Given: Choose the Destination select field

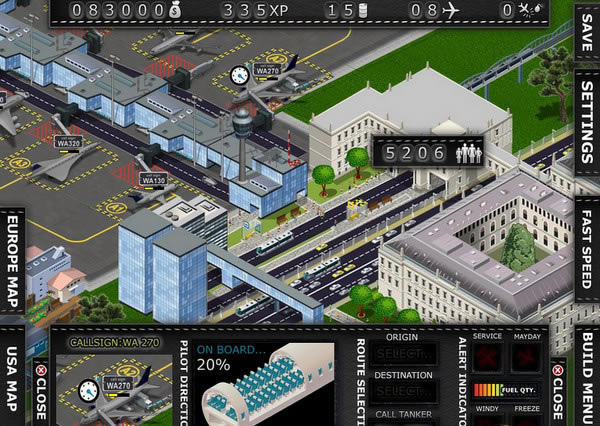Looking at the screenshot, I should [x=403, y=391].
